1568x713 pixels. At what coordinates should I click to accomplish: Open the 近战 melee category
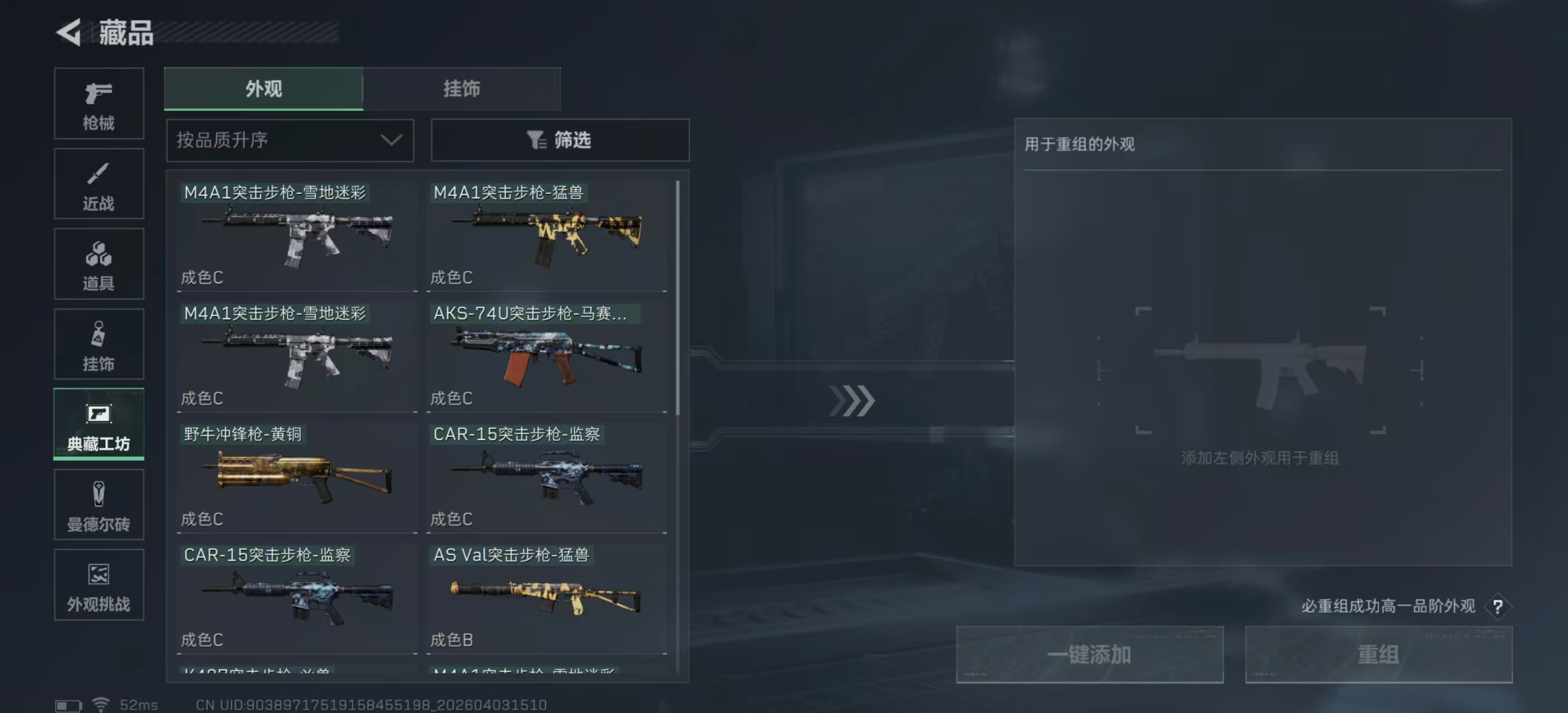(x=99, y=184)
